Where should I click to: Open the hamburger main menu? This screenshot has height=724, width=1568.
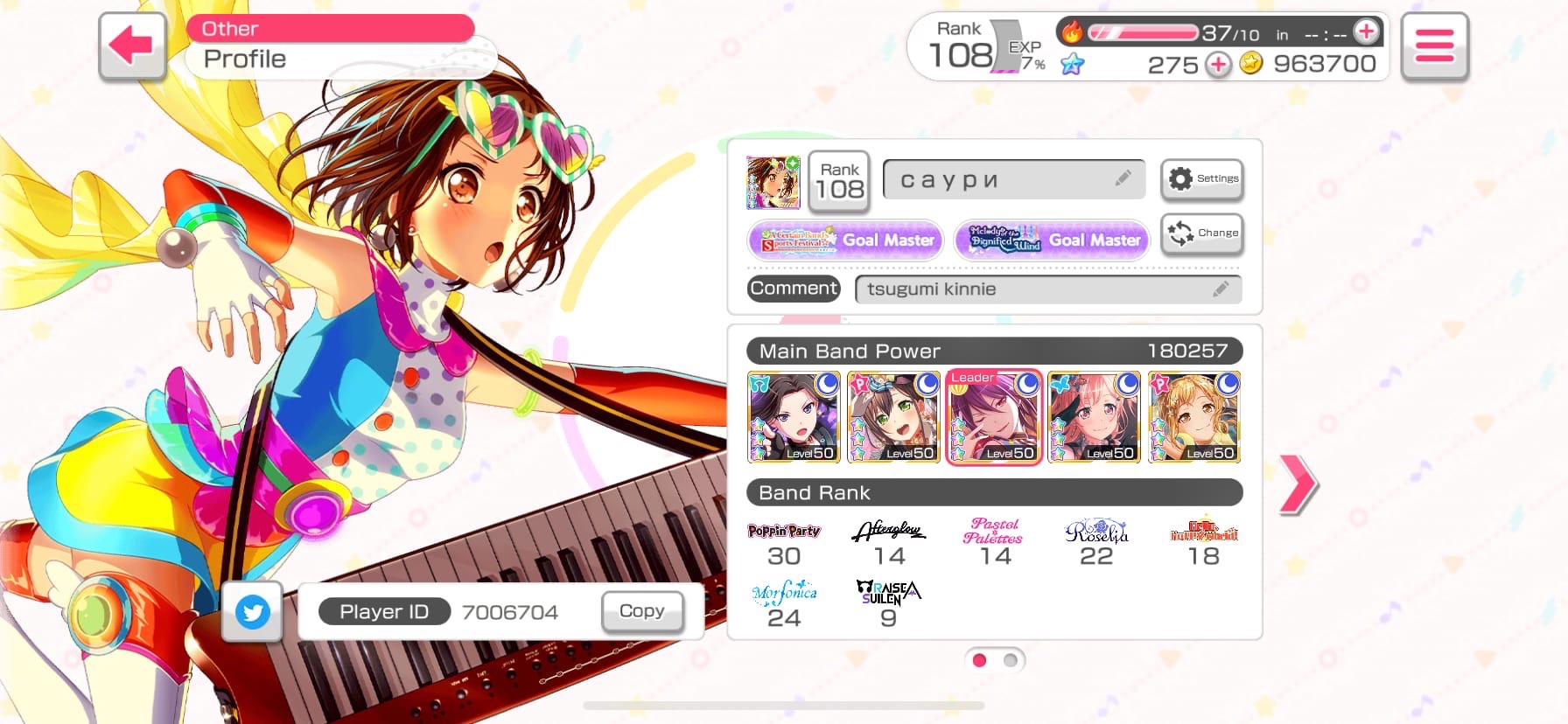coord(1434,46)
